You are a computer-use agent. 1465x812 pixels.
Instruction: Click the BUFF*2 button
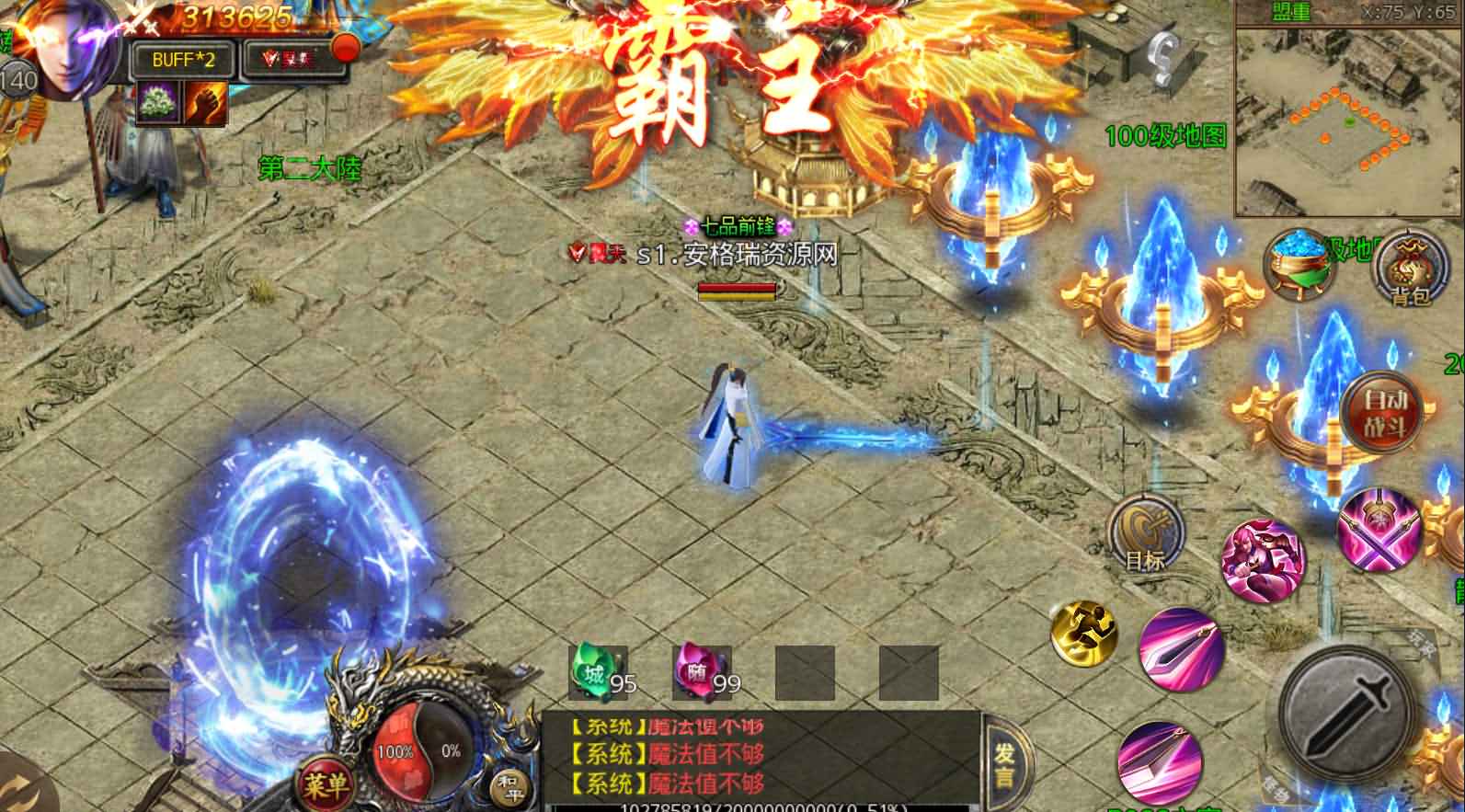[x=181, y=57]
